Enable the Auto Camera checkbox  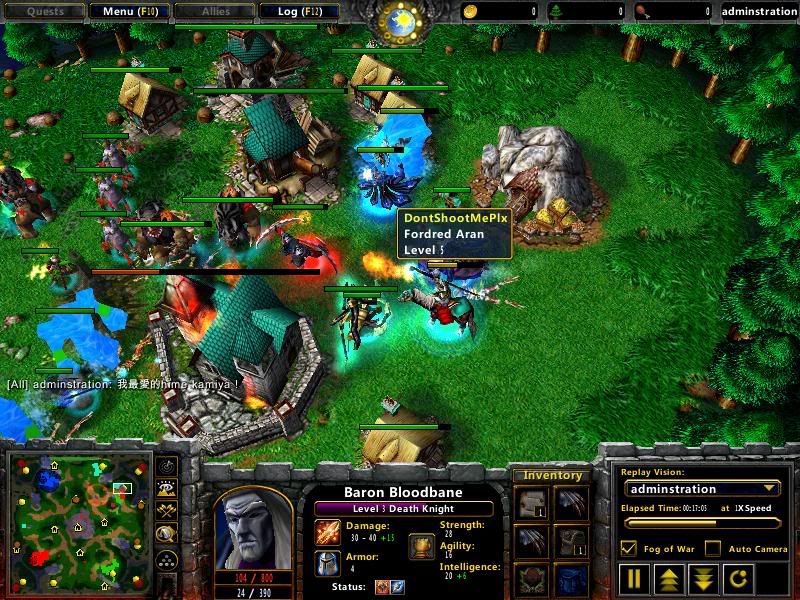[712, 548]
